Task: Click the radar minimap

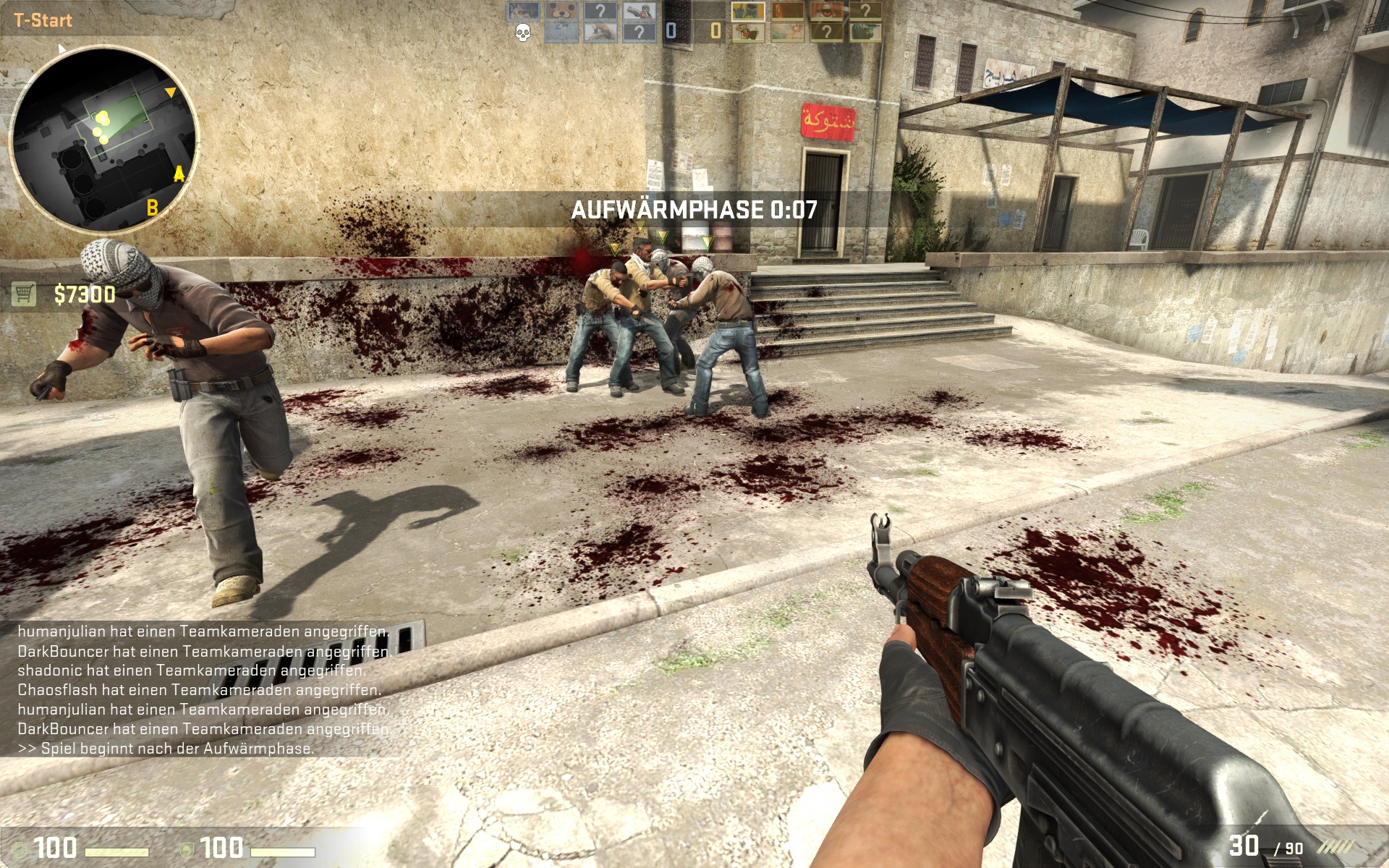Action: tap(103, 139)
